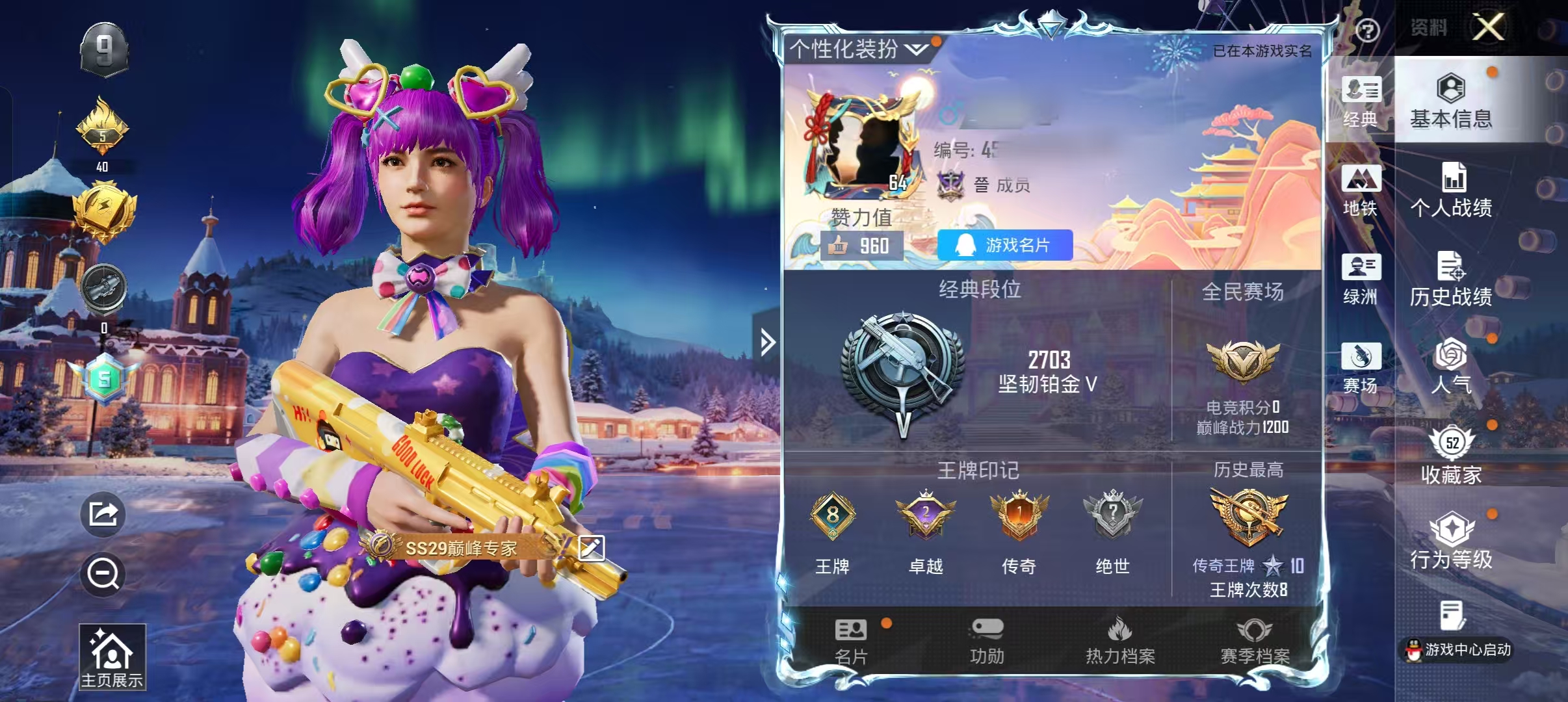Tap the share arrow icon
Viewport: 1568px width, 702px height.
tap(103, 514)
